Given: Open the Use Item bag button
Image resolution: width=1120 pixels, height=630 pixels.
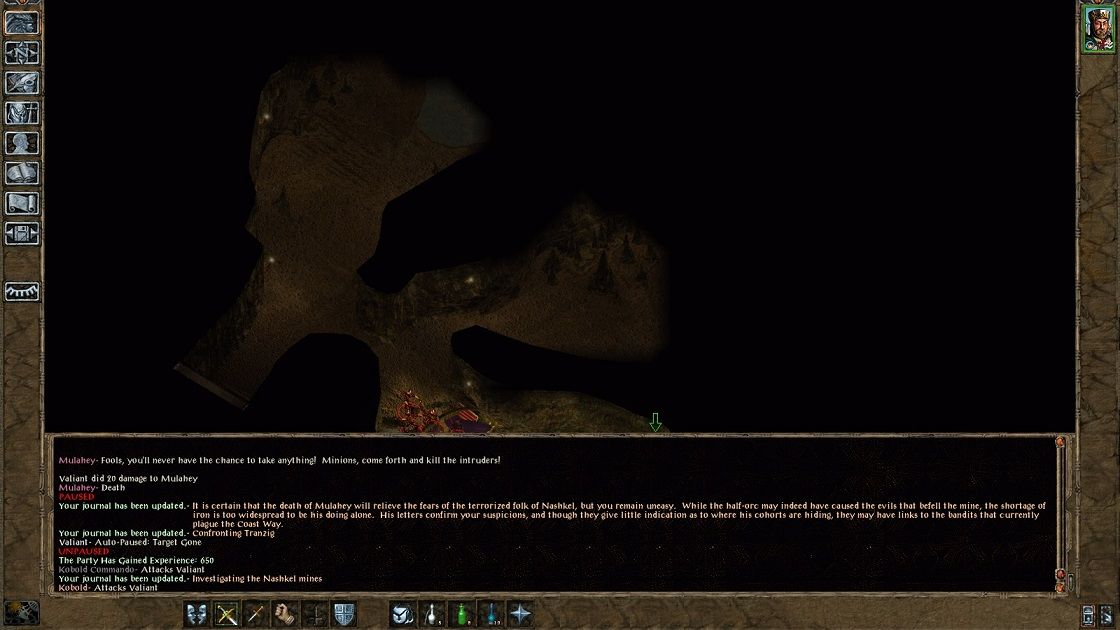Looking at the screenshot, I should click(402, 613).
